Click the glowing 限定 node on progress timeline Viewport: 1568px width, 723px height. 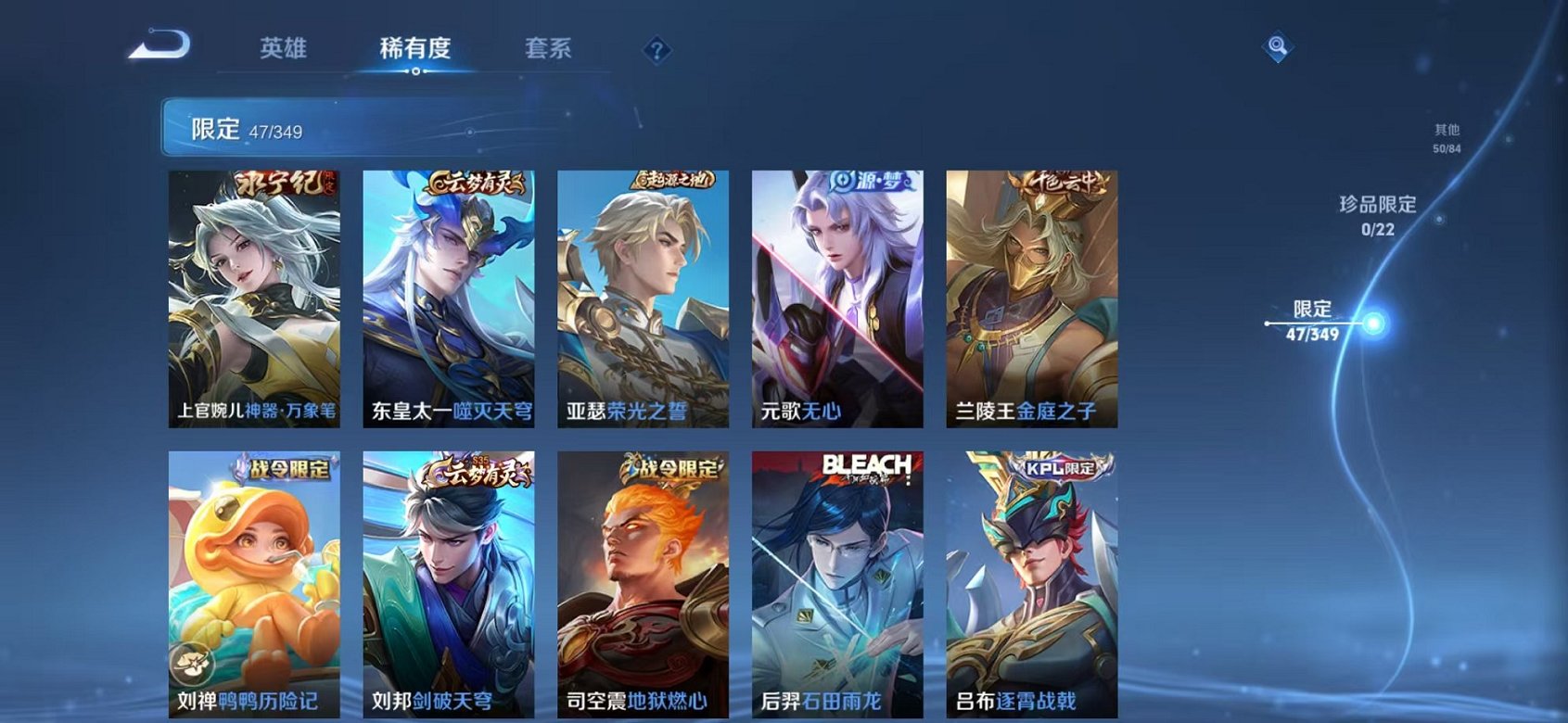pyautogui.click(x=1372, y=323)
